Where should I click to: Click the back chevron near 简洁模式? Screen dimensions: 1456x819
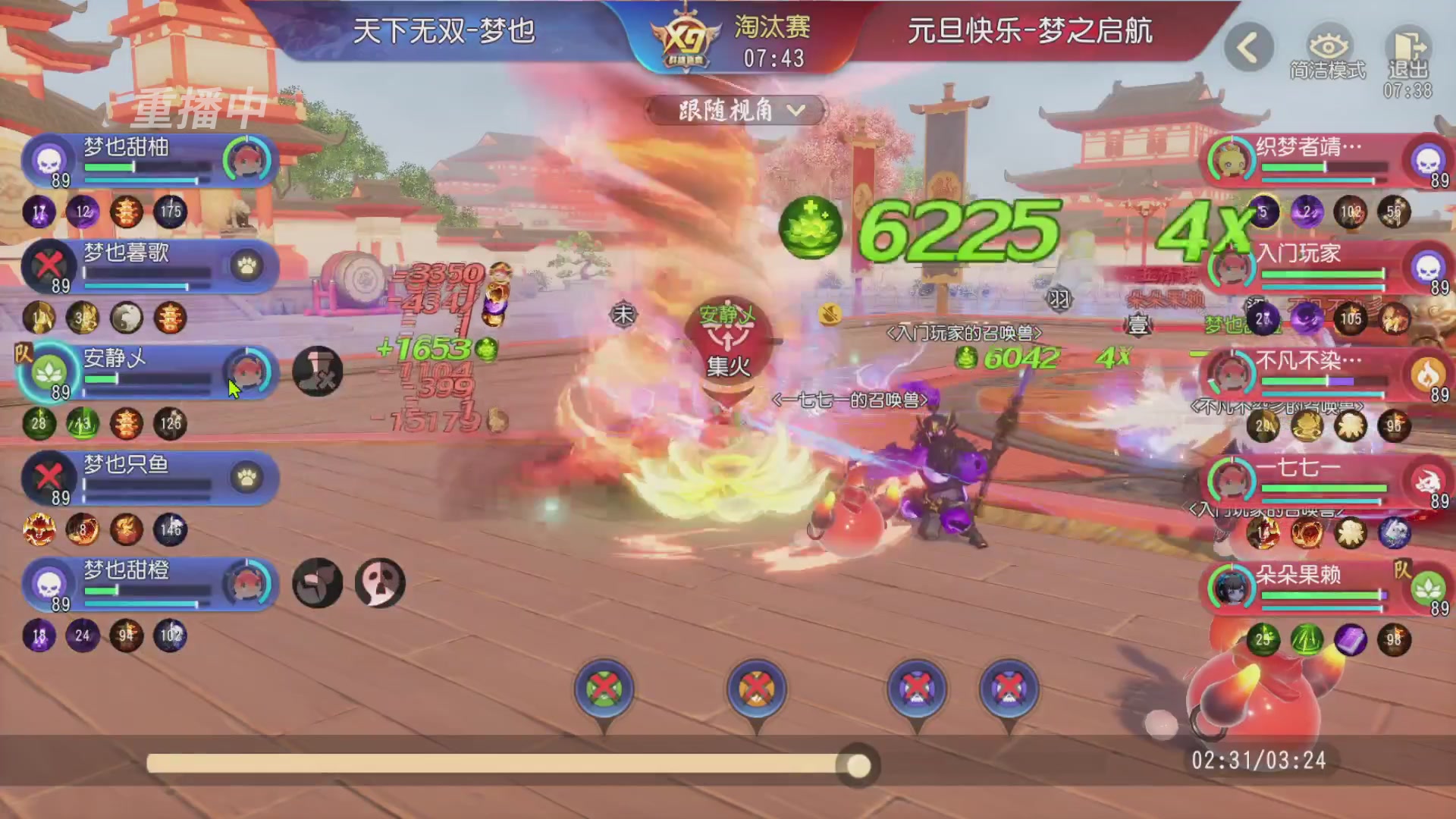[x=1247, y=47]
